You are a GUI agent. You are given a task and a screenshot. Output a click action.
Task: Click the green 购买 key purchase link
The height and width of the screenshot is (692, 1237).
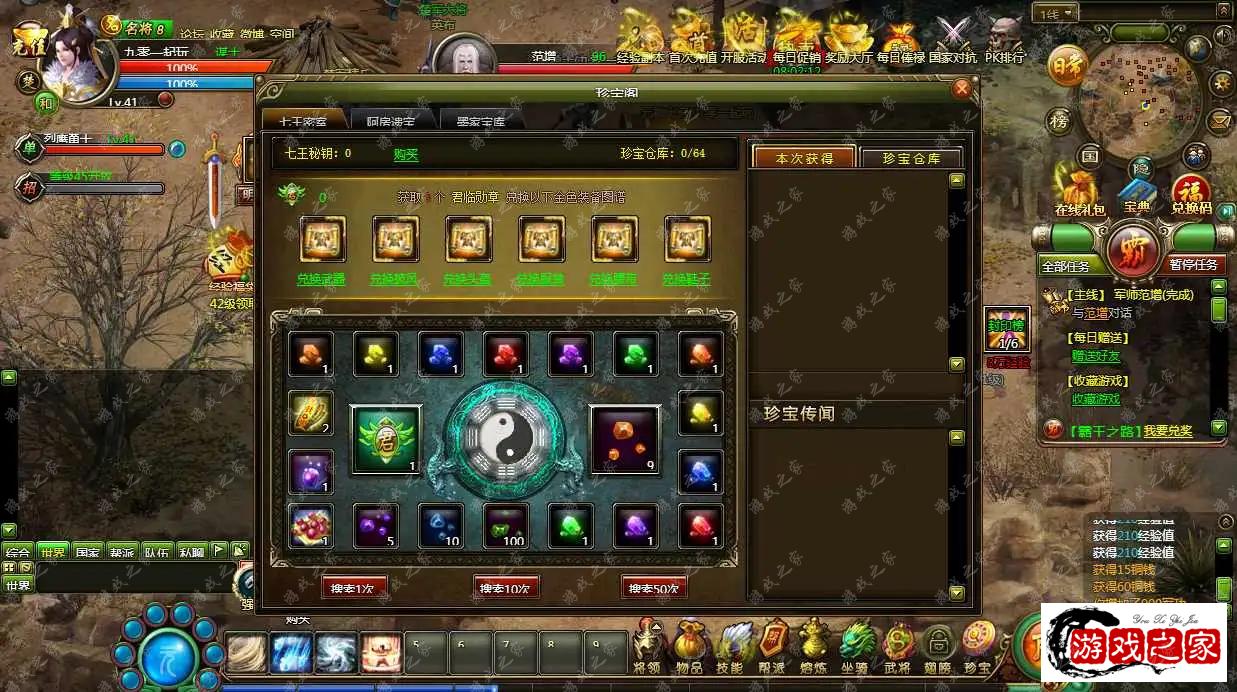tap(406, 154)
